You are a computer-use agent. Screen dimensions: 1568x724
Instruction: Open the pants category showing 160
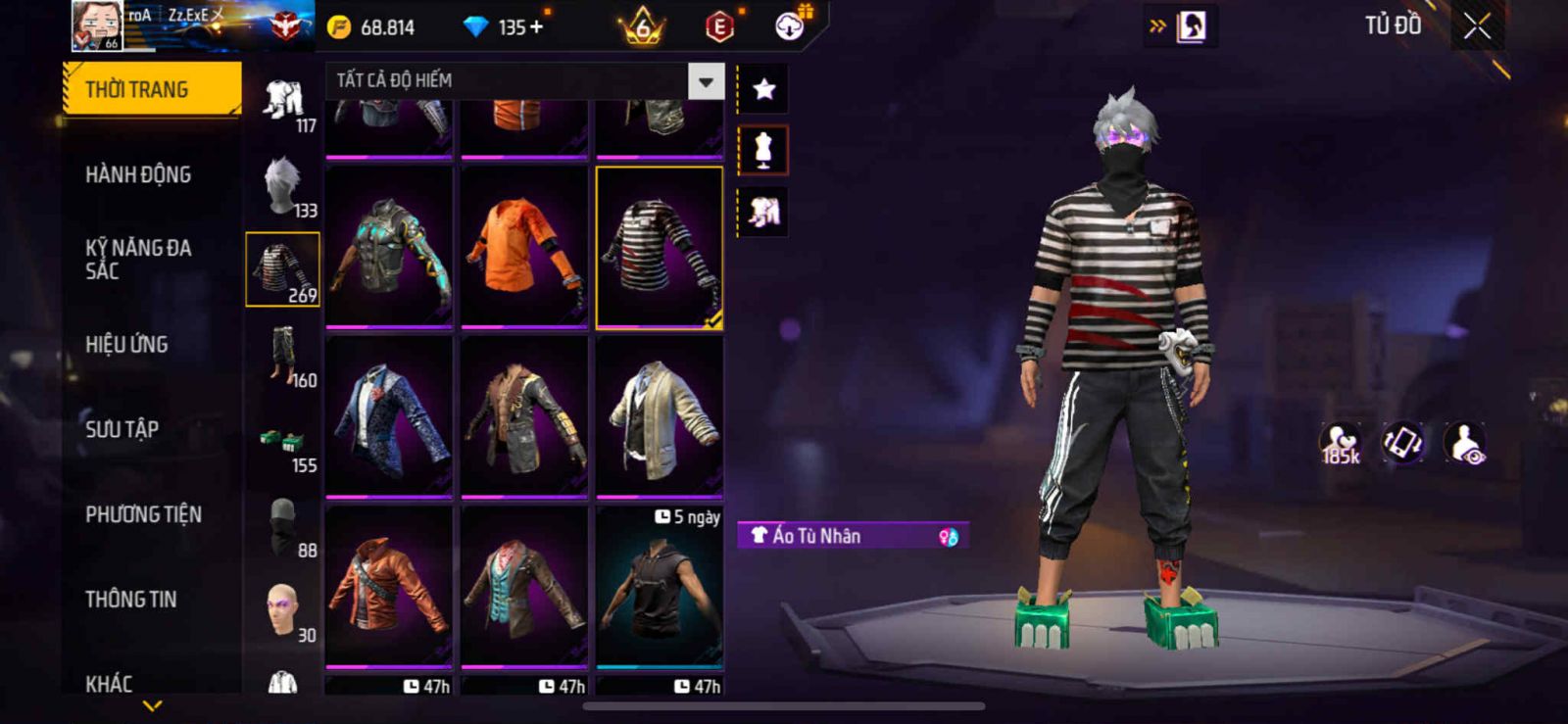(x=283, y=356)
